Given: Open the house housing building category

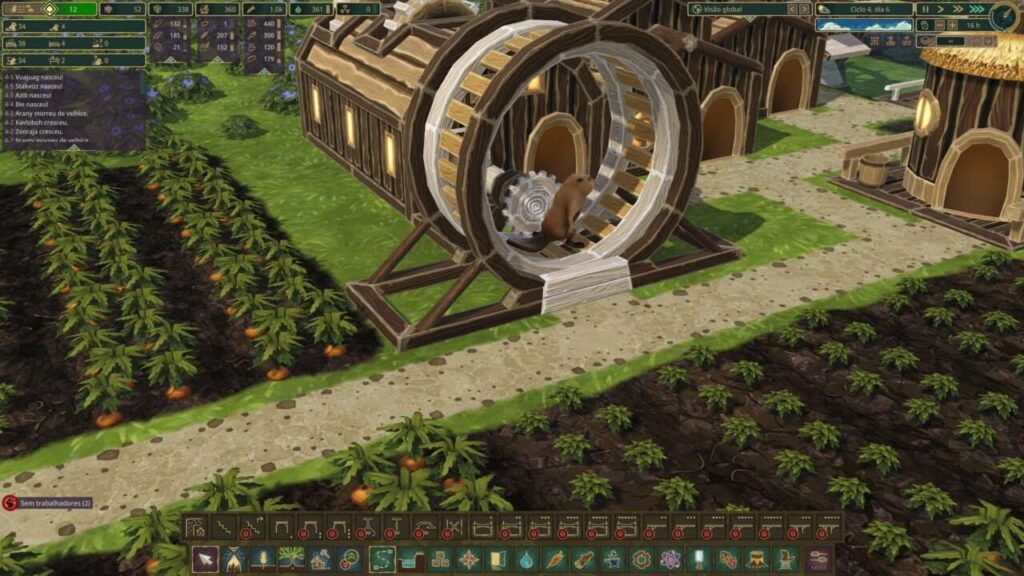Looking at the screenshot, I should coord(321,560).
